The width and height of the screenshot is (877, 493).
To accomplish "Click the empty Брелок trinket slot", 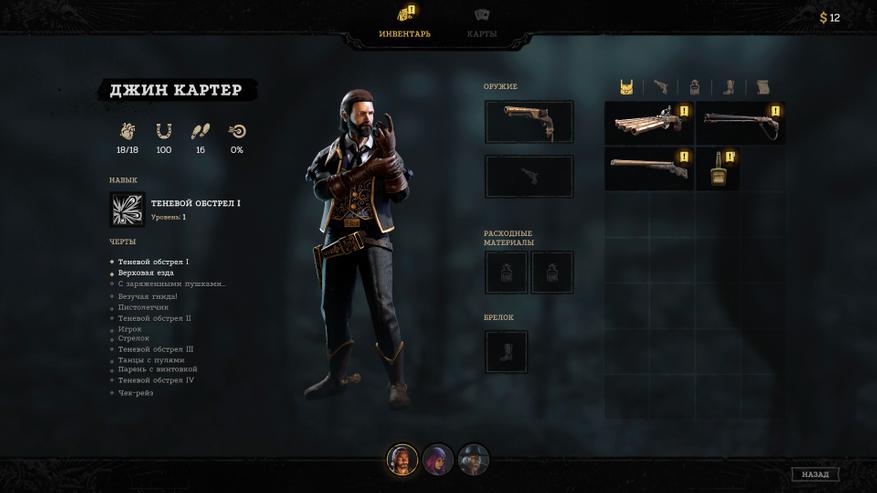I will pyautogui.click(x=506, y=352).
